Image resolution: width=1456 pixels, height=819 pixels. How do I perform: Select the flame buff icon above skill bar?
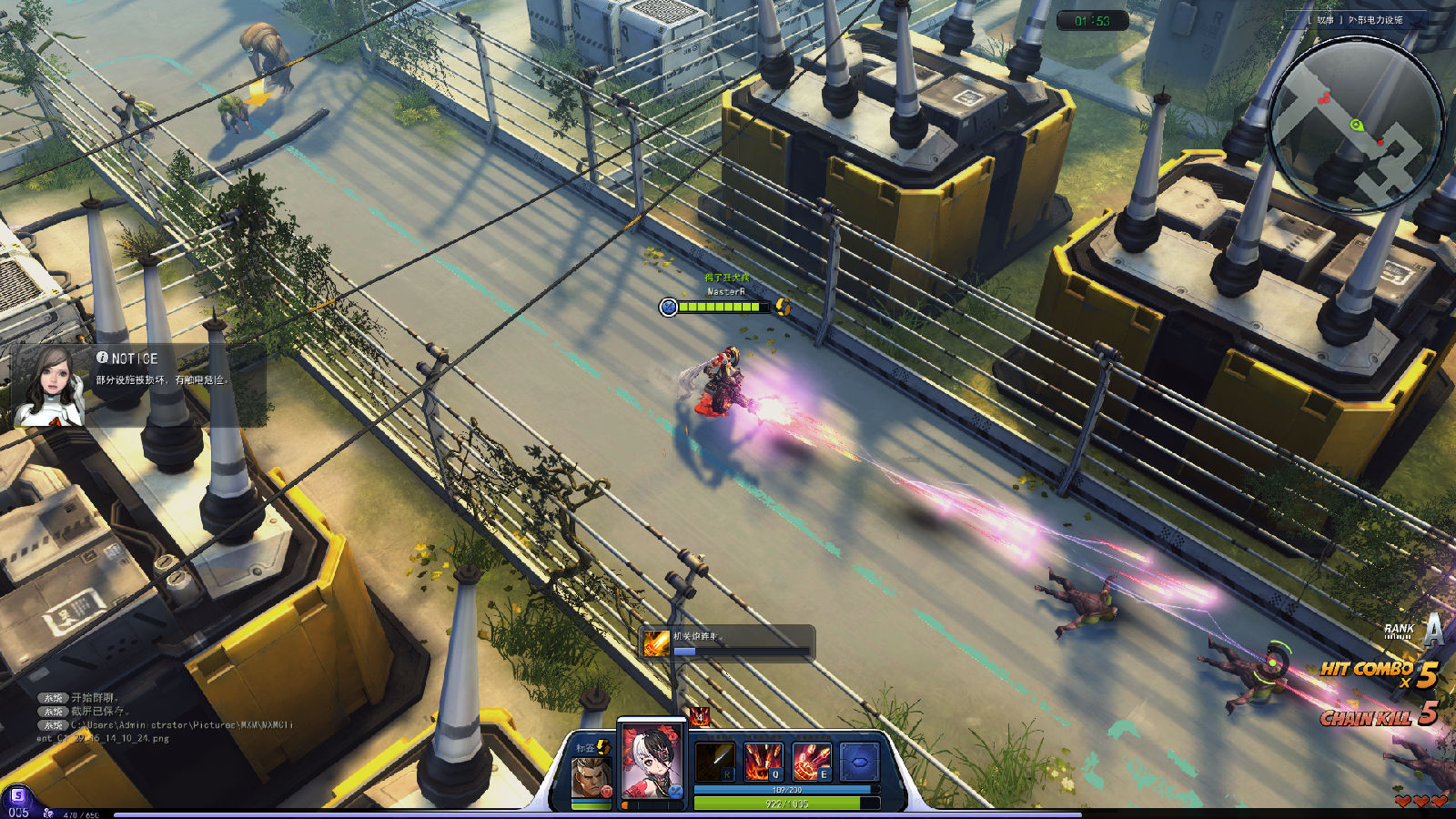699,717
